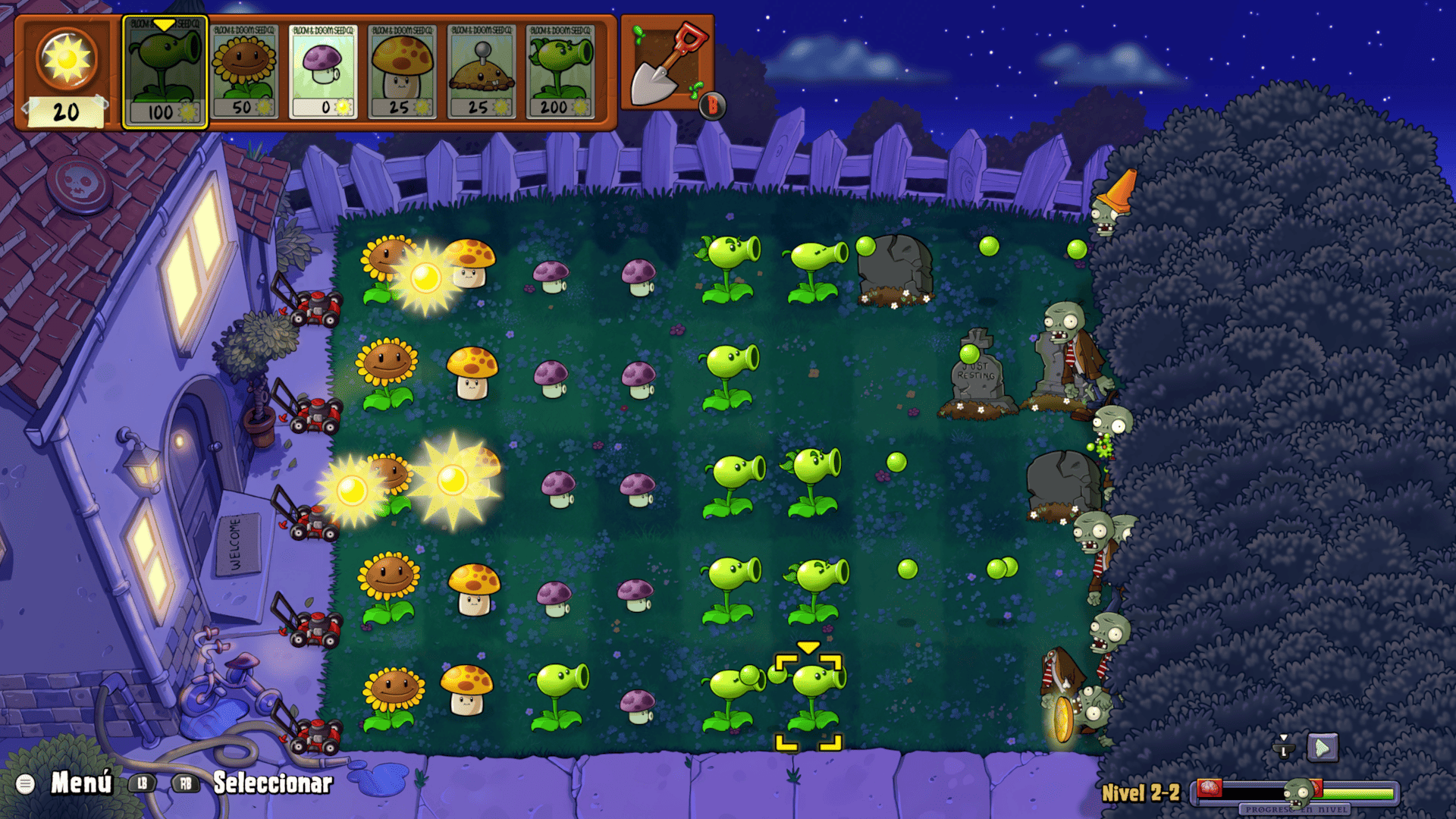Pick the Sunflower seed packet
Screen dimensions: 1456x819
click(x=244, y=72)
